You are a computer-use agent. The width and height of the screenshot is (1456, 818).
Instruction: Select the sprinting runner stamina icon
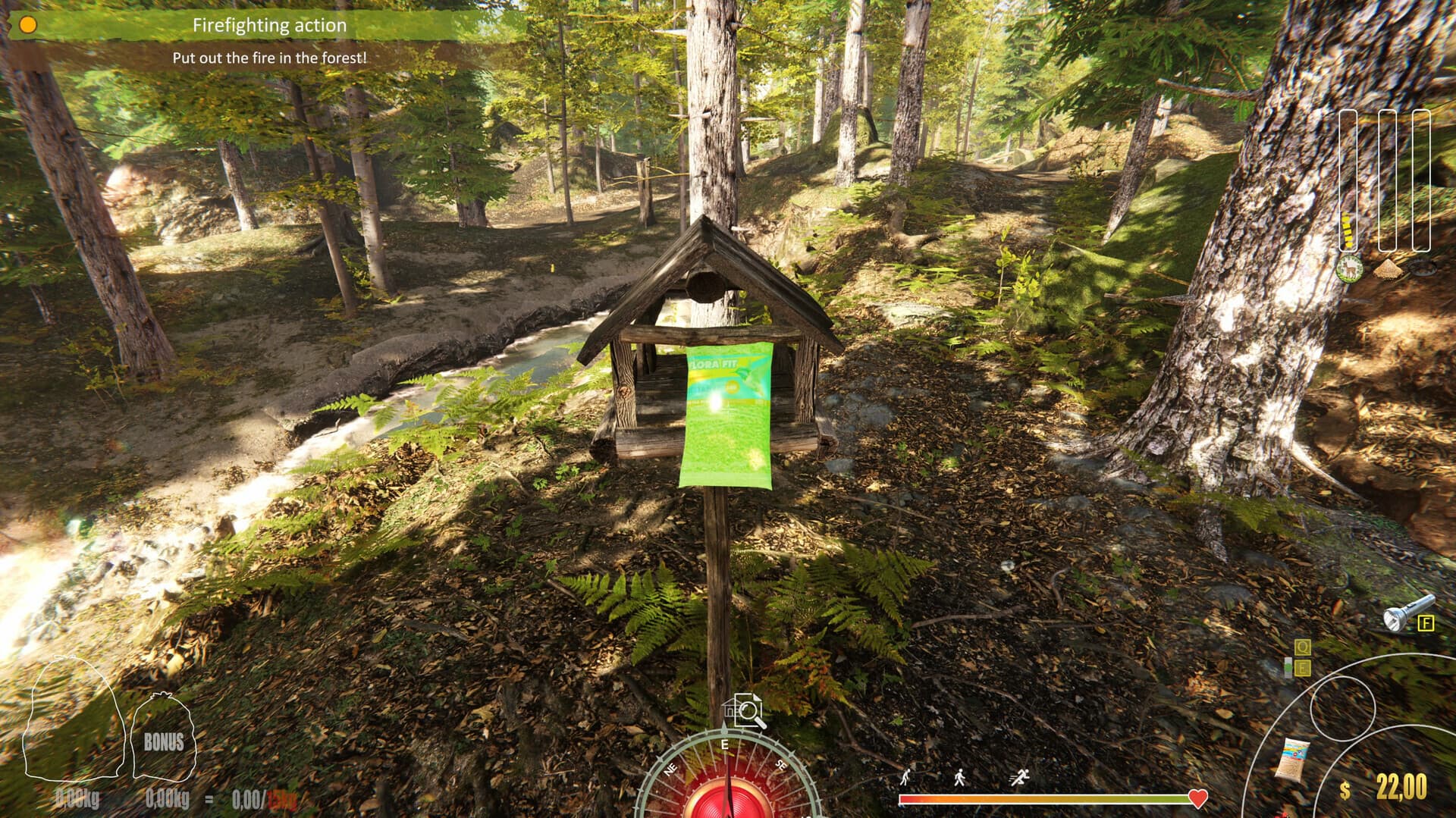click(x=1019, y=778)
